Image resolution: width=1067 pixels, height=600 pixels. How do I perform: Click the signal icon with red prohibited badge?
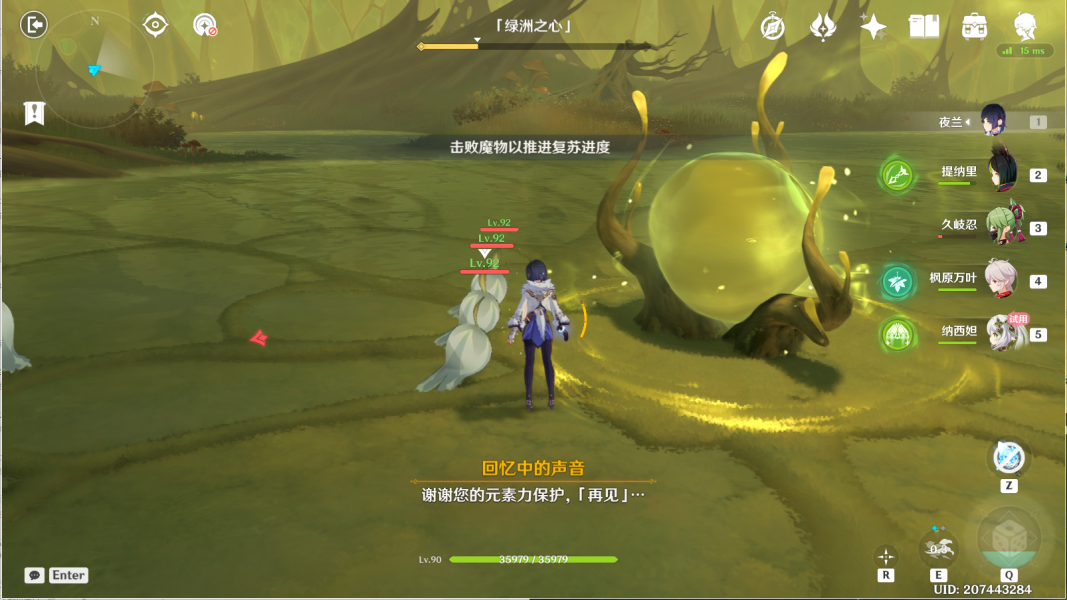point(205,25)
